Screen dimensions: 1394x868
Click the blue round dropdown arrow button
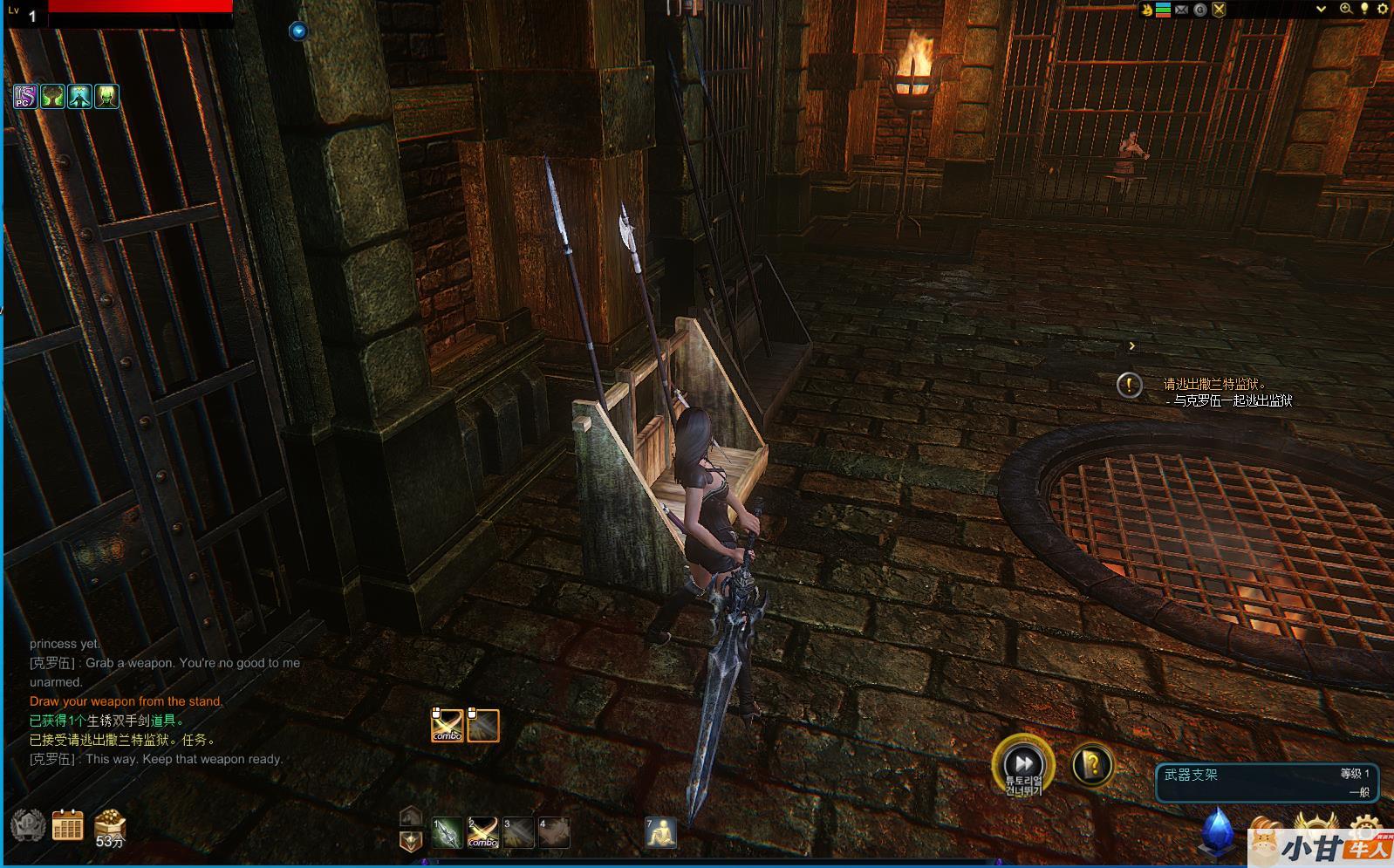point(298,31)
